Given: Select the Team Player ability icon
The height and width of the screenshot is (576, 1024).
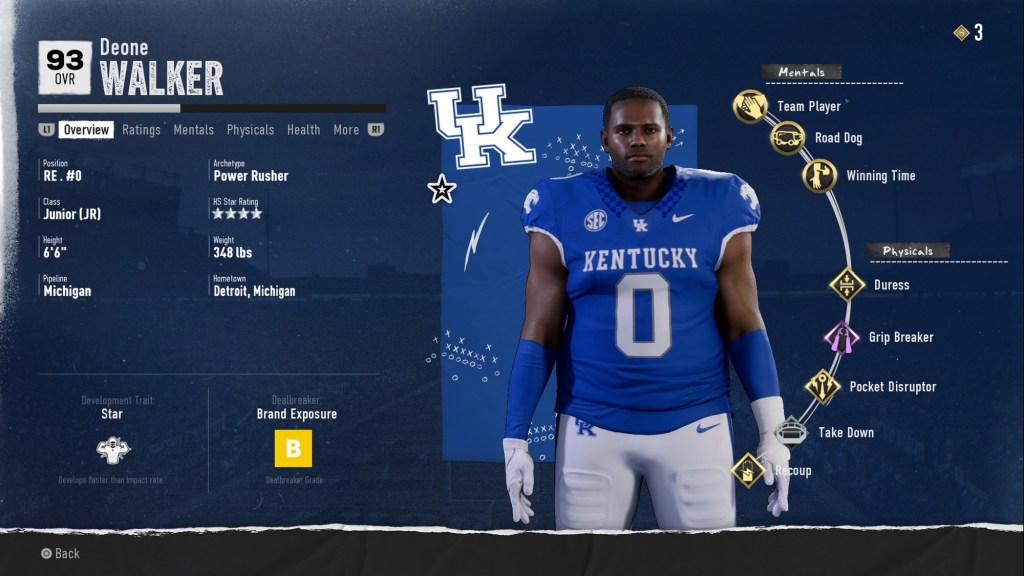Looking at the screenshot, I should 750,106.
